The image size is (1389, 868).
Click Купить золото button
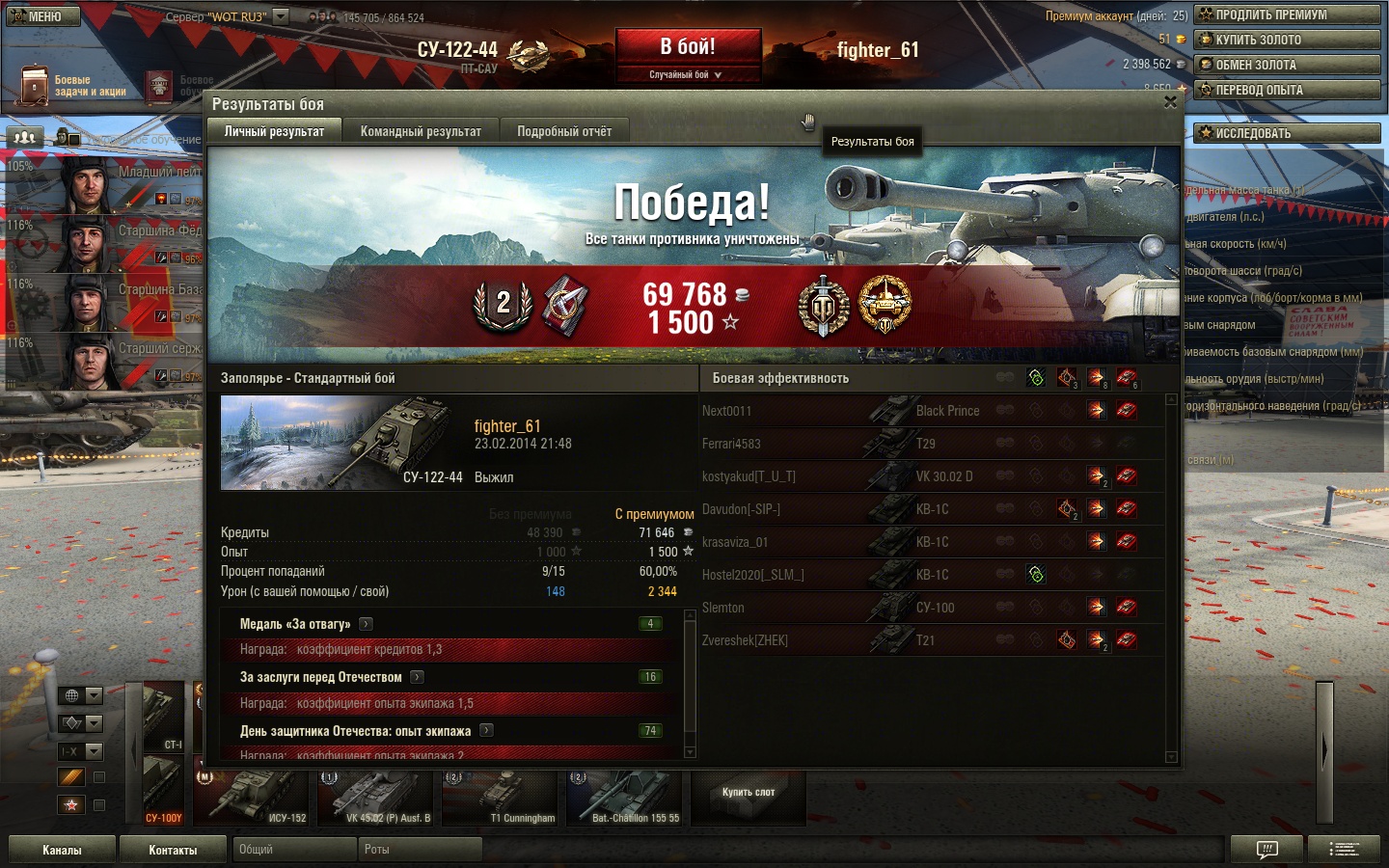tap(1287, 40)
